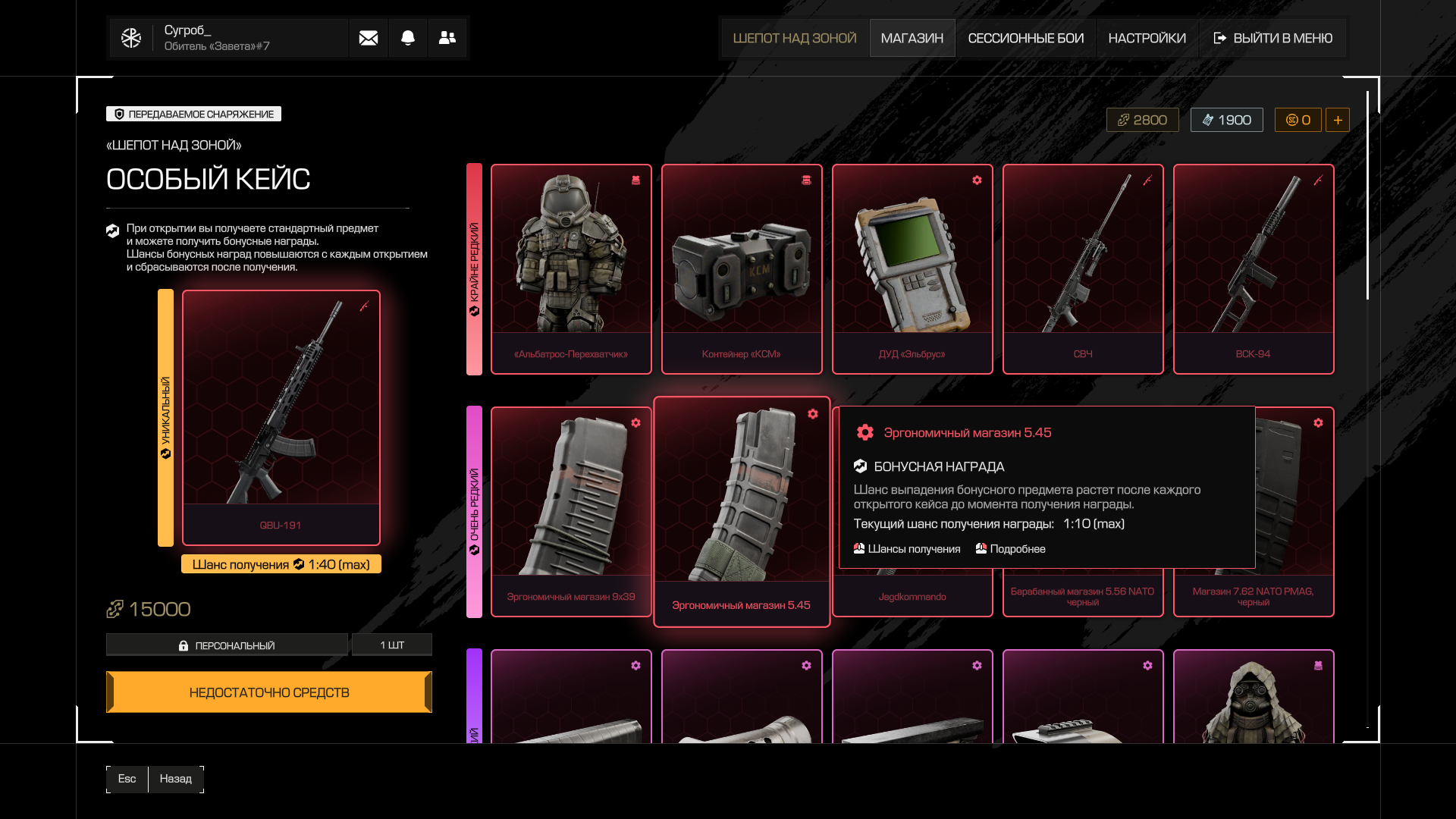Switch to the Магазин tab
The image size is (1456, 819).
click(912, 38)
